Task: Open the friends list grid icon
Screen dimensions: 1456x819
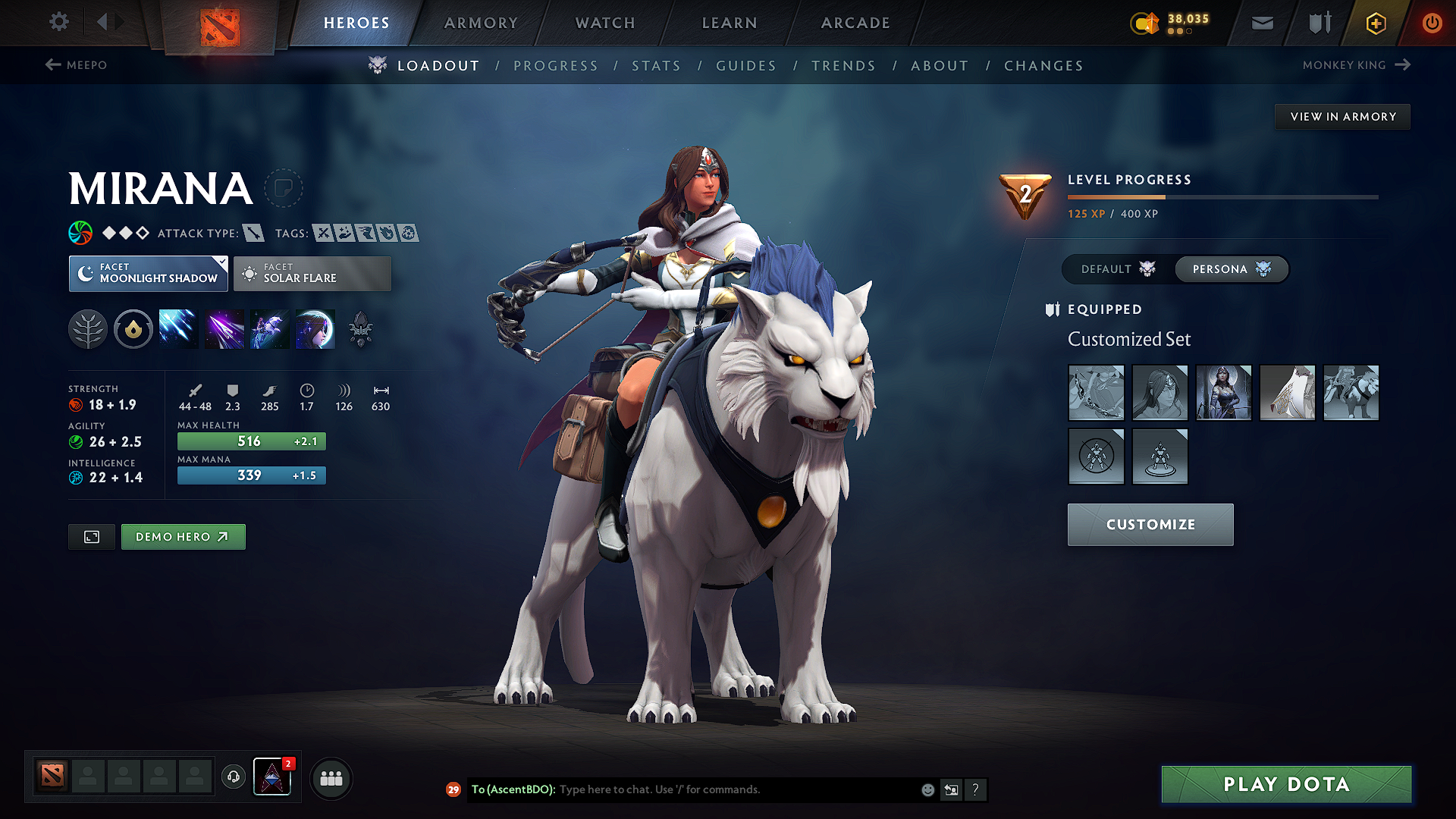Action: tap(331, 778)
